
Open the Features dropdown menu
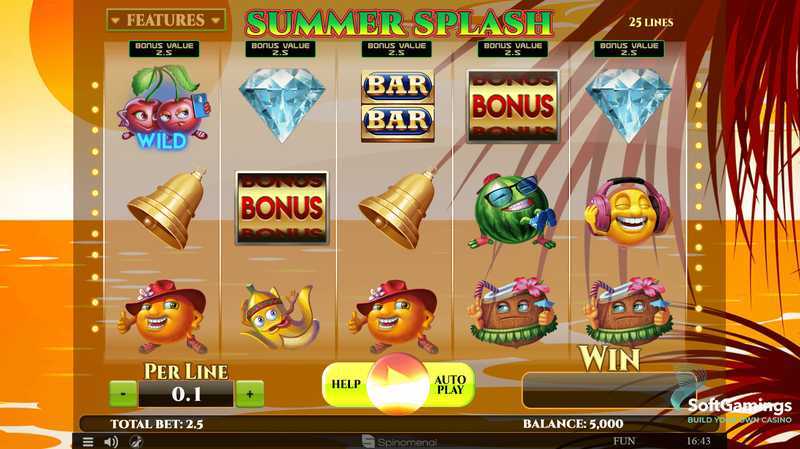165,20
